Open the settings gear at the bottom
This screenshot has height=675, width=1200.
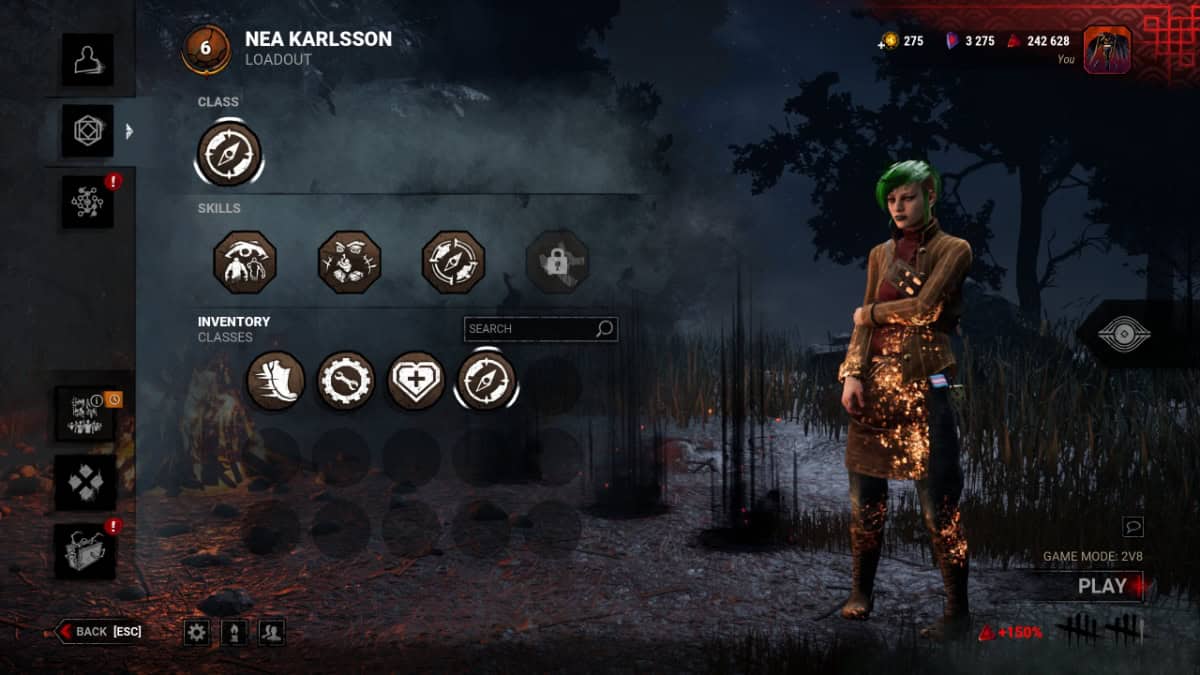click(197, 632)
